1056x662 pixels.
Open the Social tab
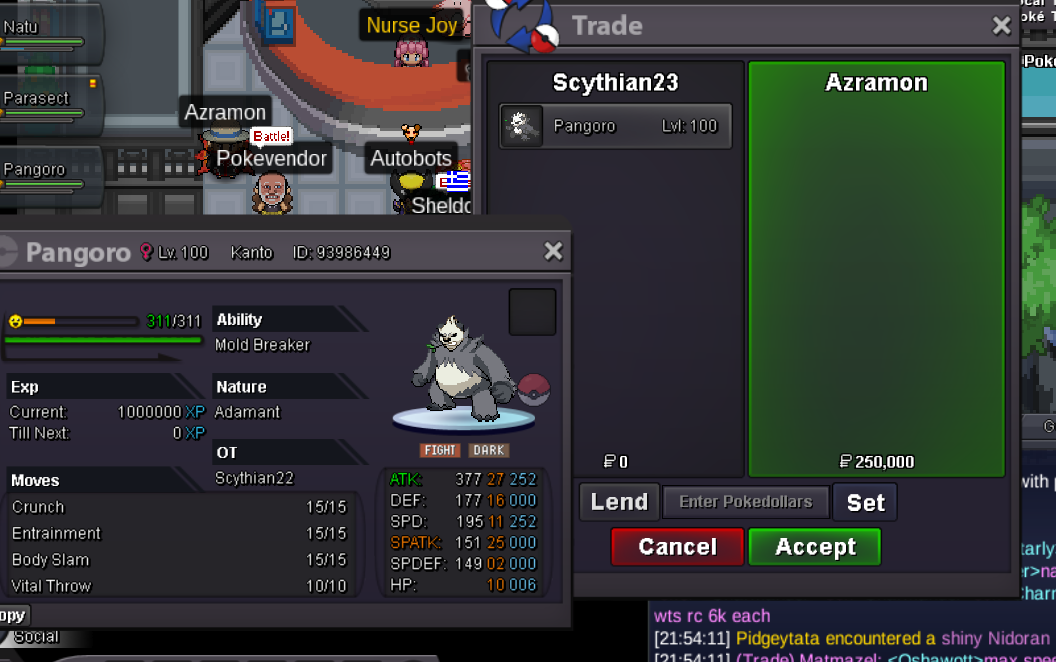(36, 637)
